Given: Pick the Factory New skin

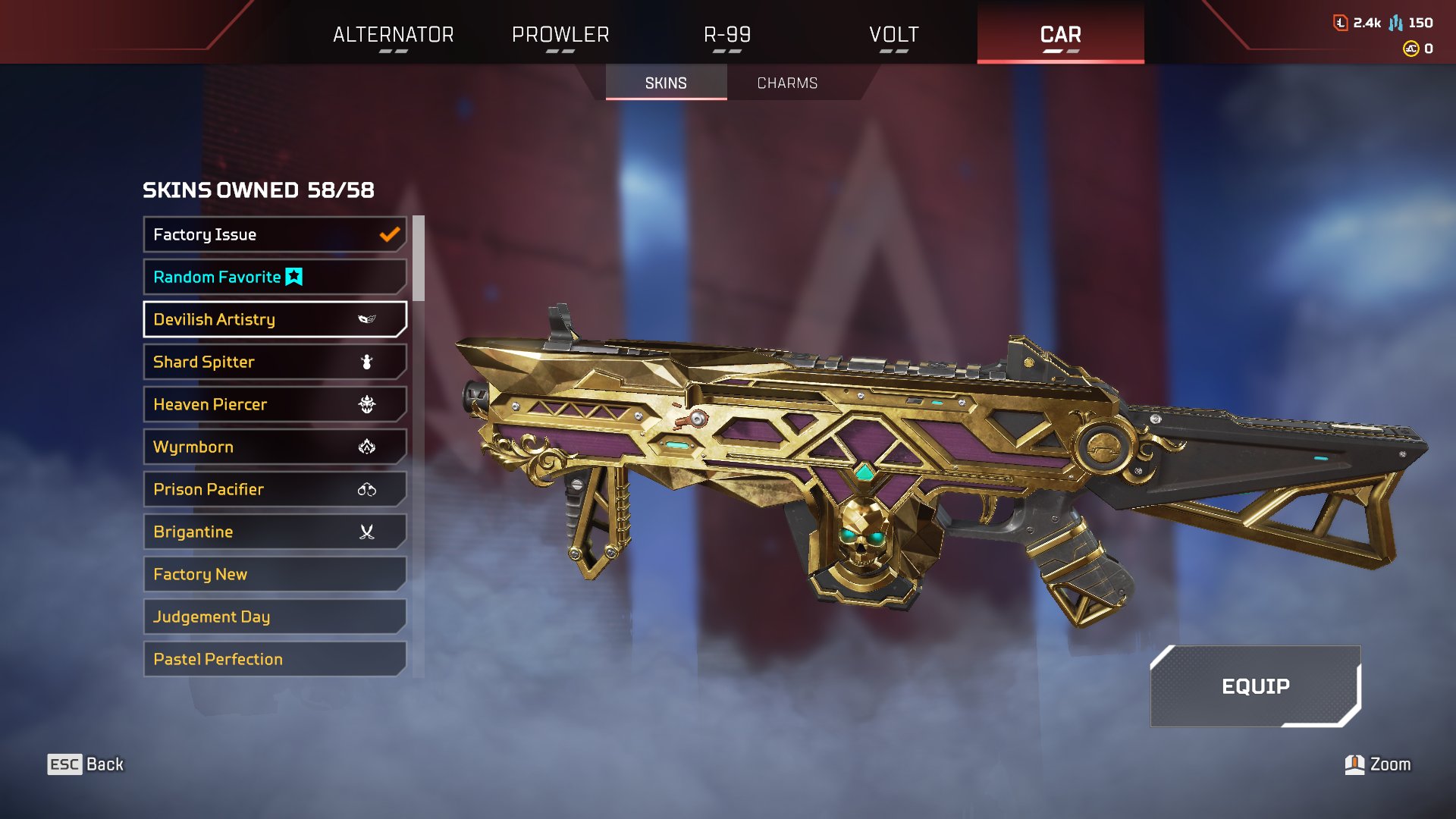Looking at the screenshot, I should 275,574.
